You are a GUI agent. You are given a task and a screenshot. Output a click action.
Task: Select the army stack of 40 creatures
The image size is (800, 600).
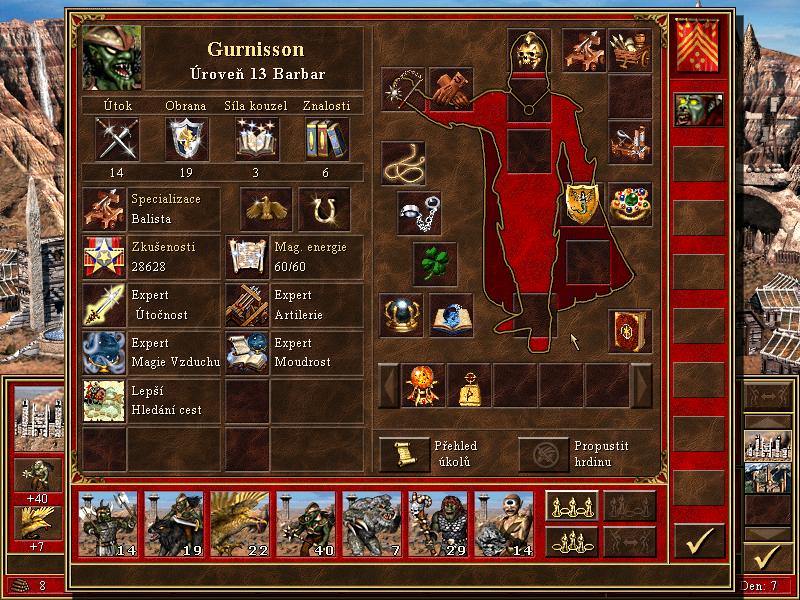pos(306,524)
